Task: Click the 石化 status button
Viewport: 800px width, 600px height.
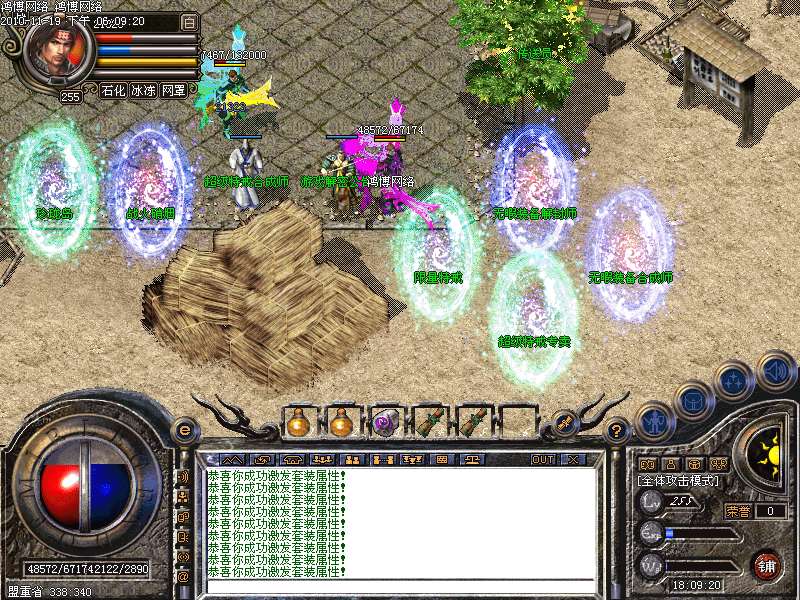Action: pos(113,90)
